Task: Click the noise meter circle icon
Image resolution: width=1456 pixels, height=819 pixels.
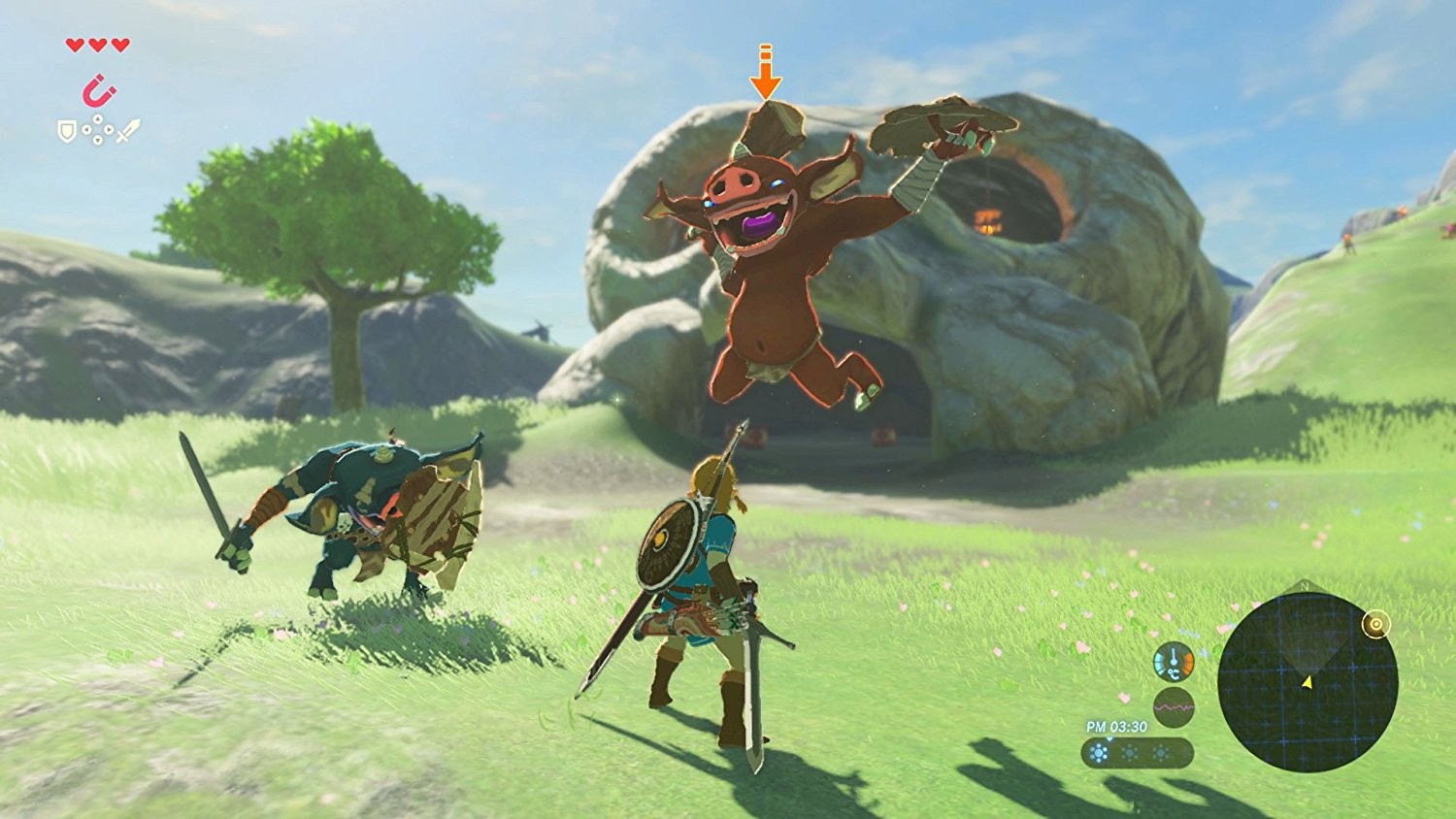Action: tap(1175, 707)
